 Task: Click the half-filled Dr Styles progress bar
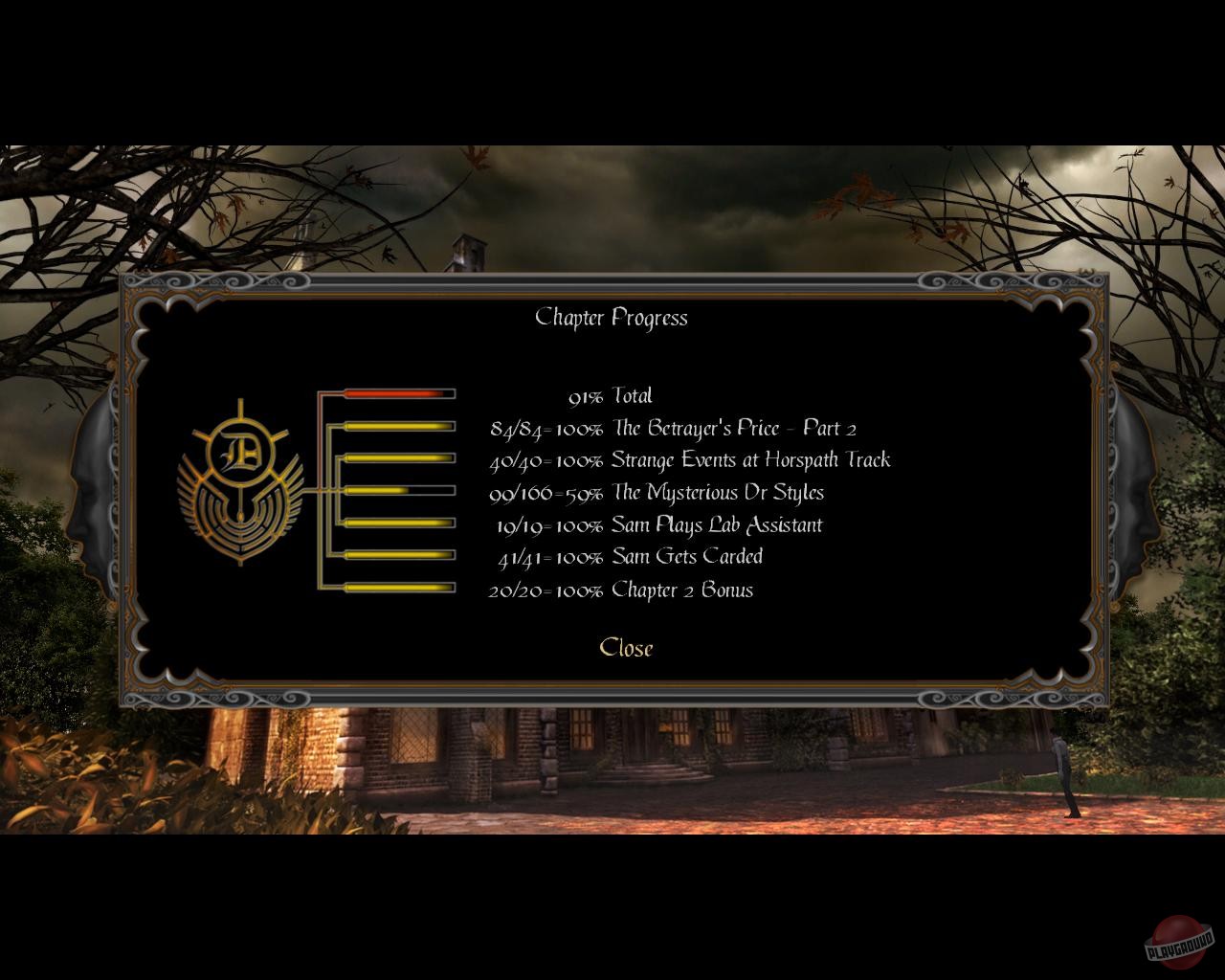pos(400,489)
